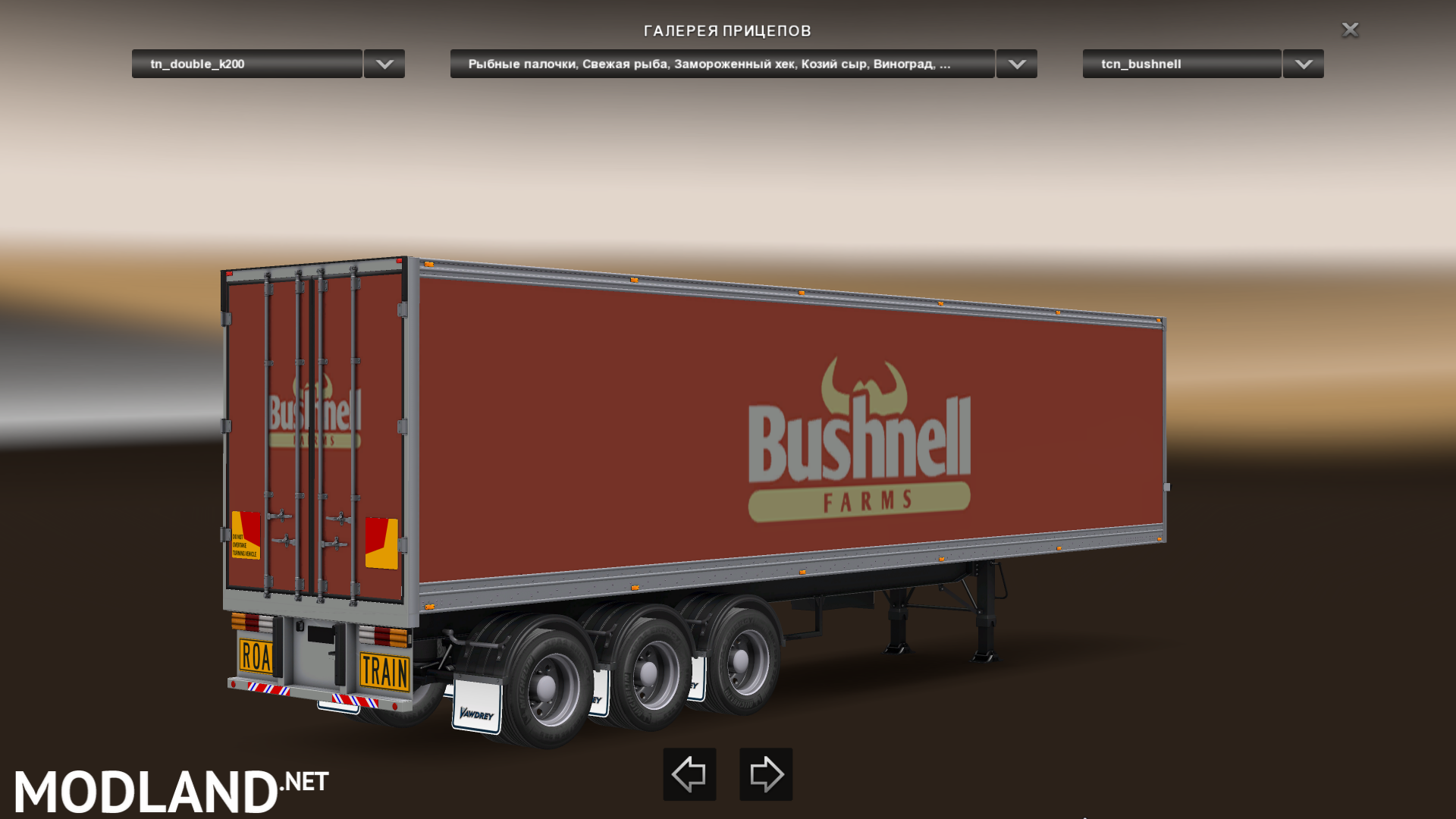The image size is (1456, 819).
Task: Click the chevron next to tn_double_k200
Action: [x=383, y=64]
